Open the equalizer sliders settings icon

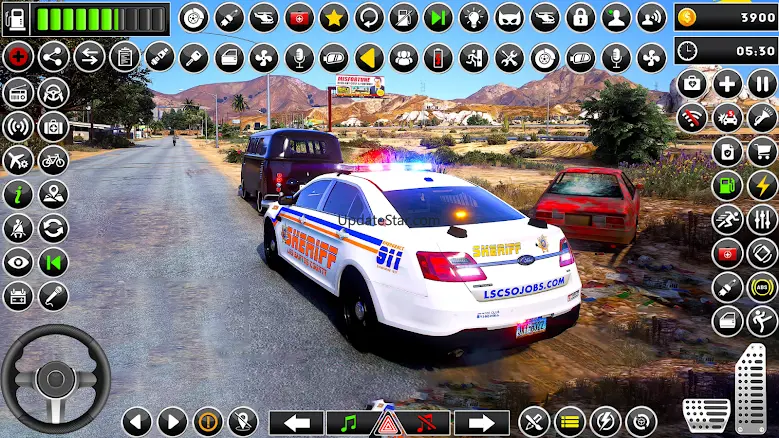point(762,220)
